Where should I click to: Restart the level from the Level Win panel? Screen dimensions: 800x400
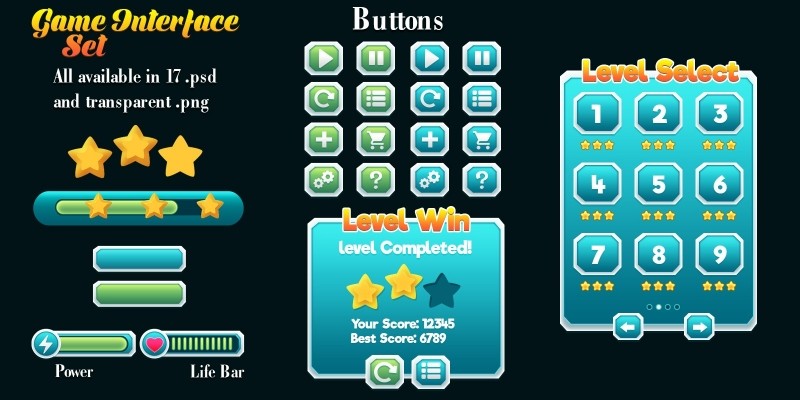point(384,372)
